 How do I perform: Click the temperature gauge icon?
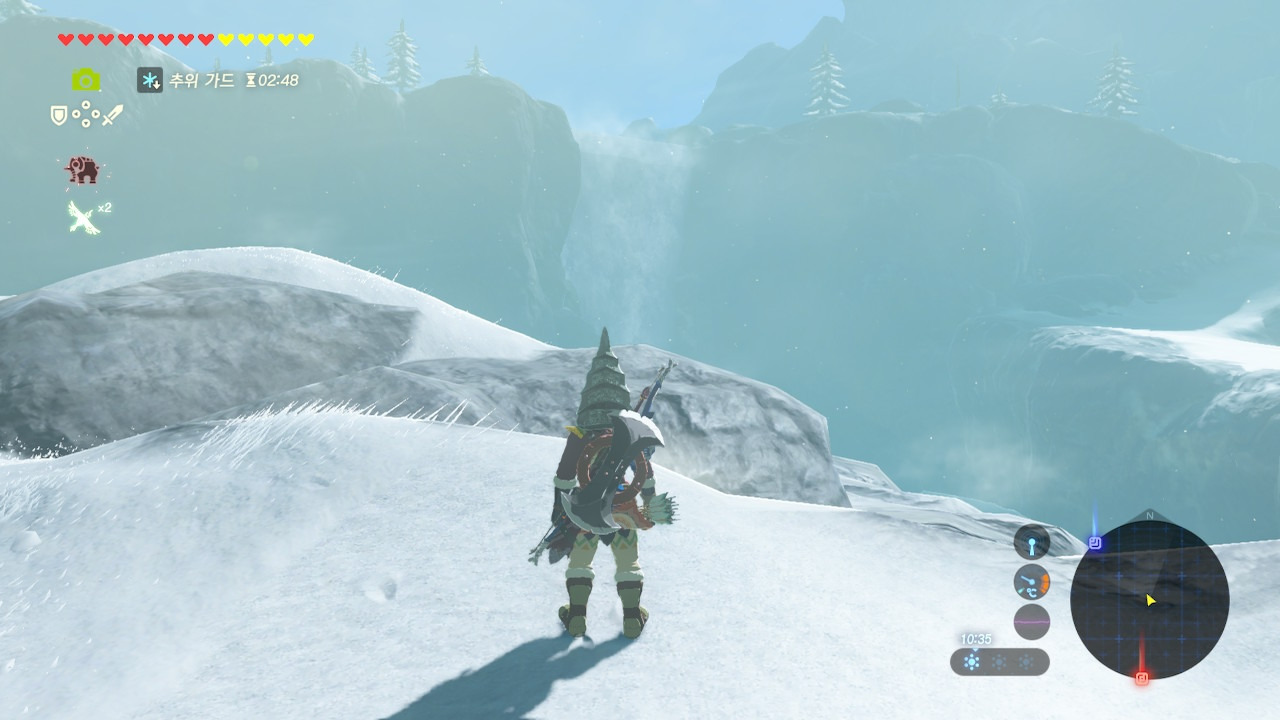[x=1031, y=582]
